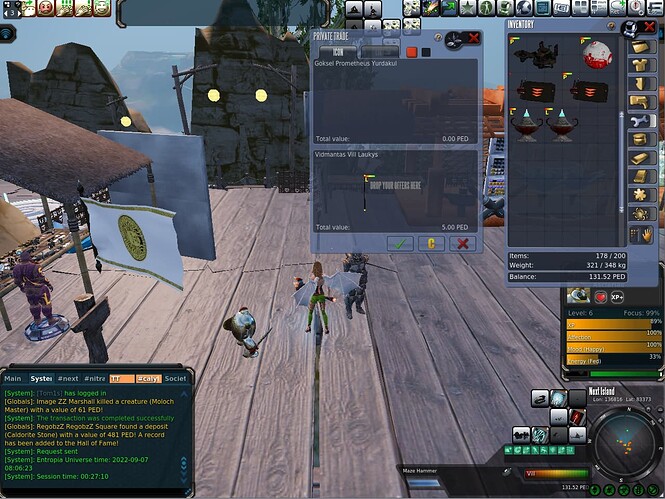Close the Private Trade window
Image resolution: width=665 pixels, height=499 pixels.
tap(473, 38)
